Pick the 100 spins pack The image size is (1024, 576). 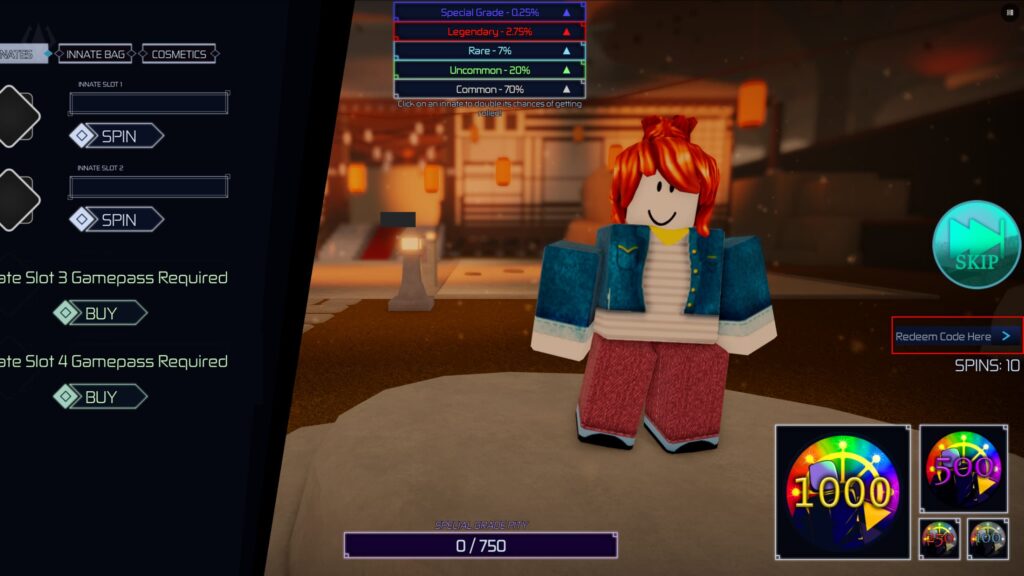tap(988, 539)
